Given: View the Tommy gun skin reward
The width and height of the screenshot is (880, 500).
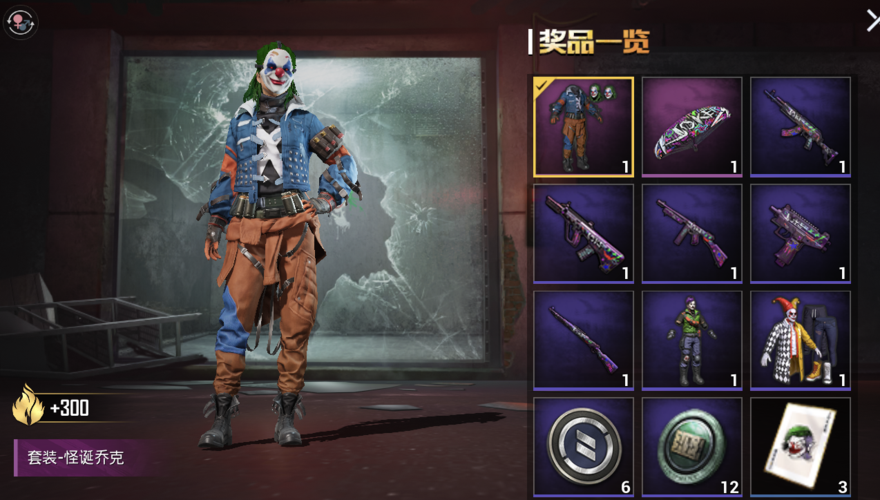Looking at the screenshot, I should [692, 233].
